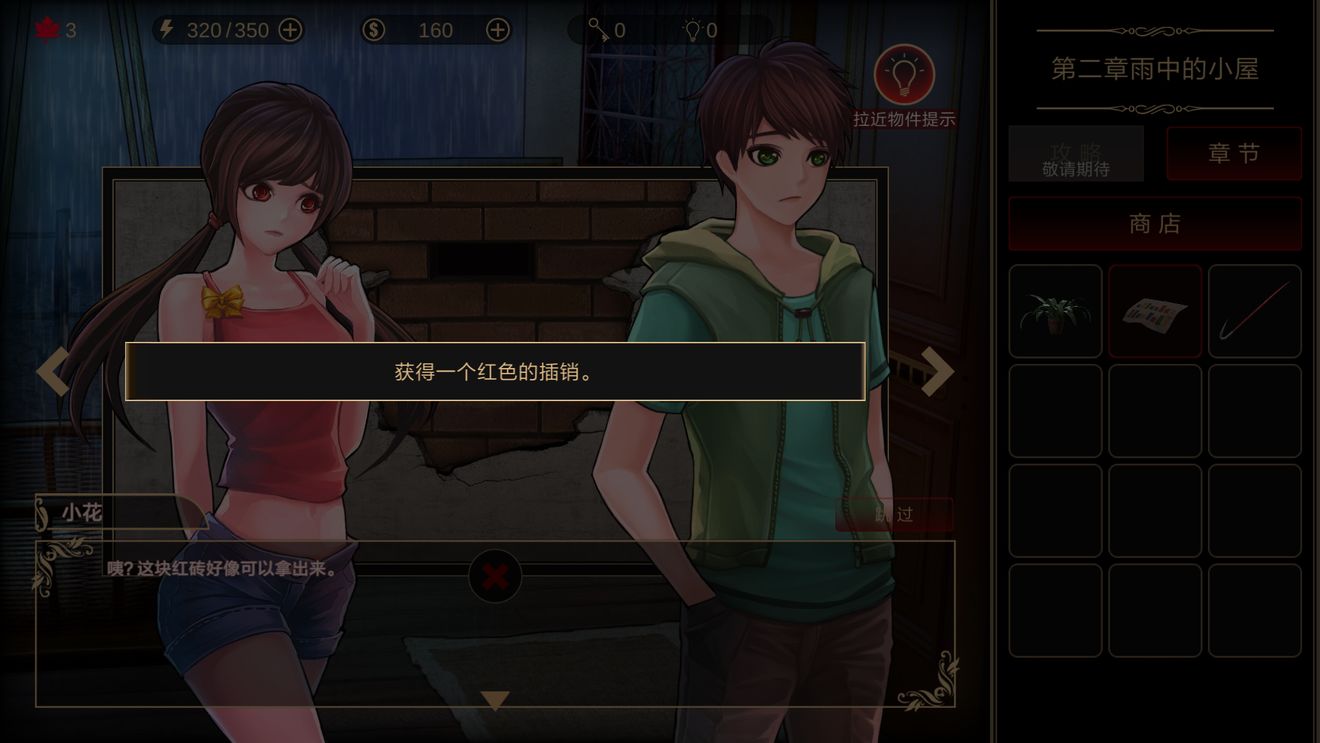
Task: Open the 商店 shop
Action: point(1155,224)
